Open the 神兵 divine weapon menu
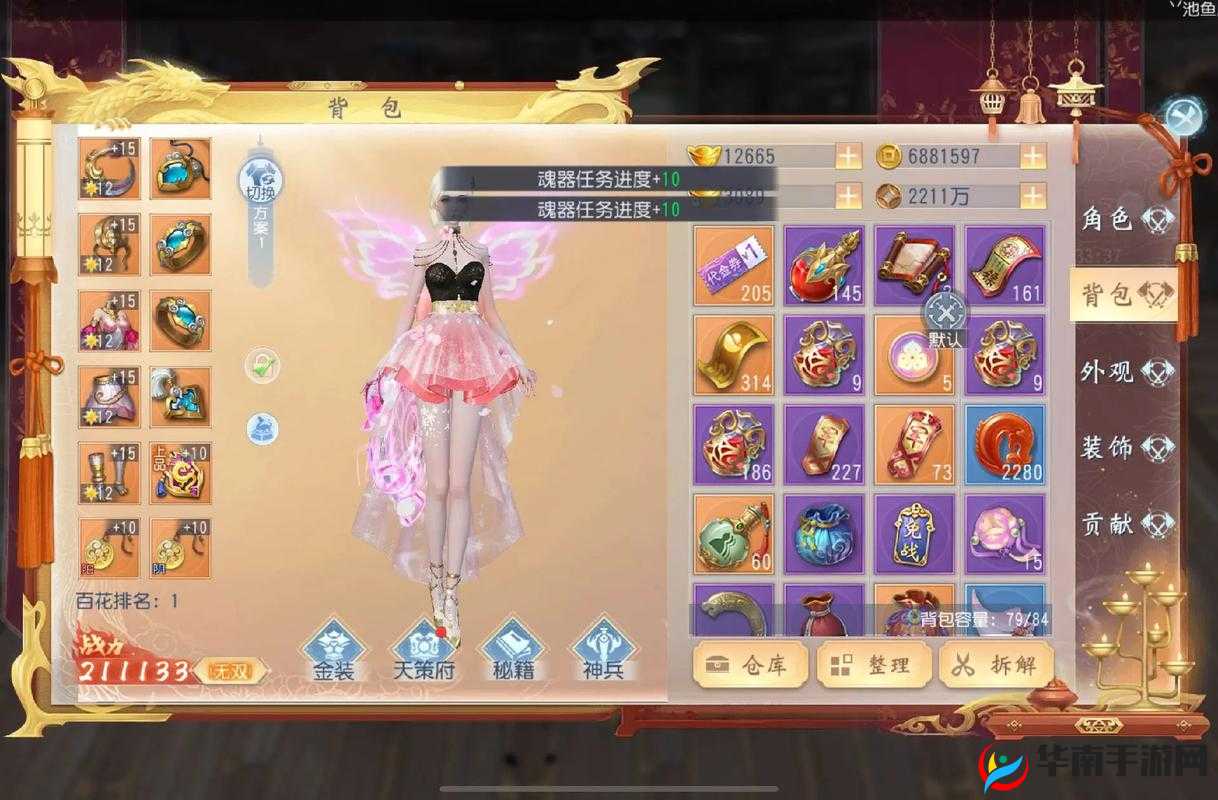1218x800 pixels. 602,649
